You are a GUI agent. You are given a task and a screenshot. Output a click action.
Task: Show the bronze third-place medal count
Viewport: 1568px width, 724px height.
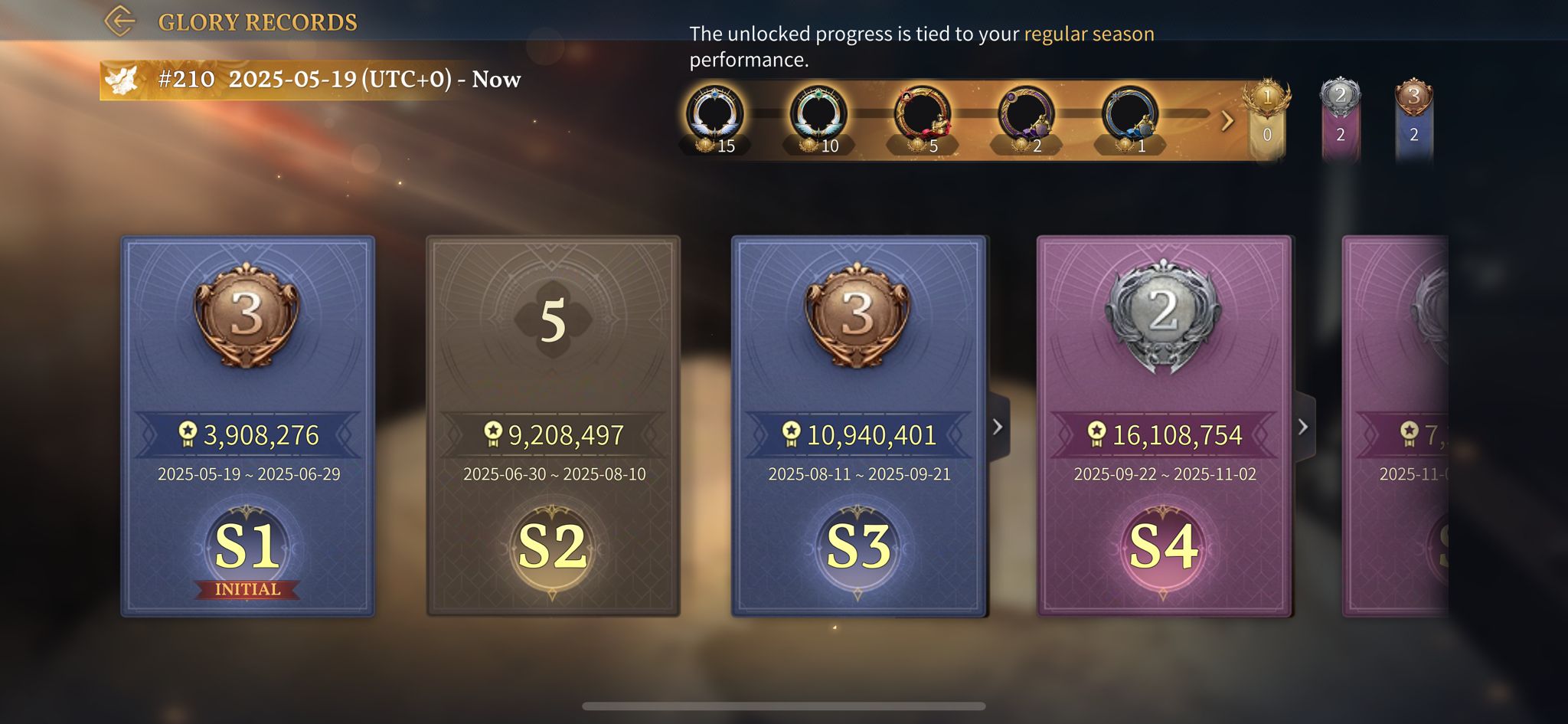[1413, 119]
